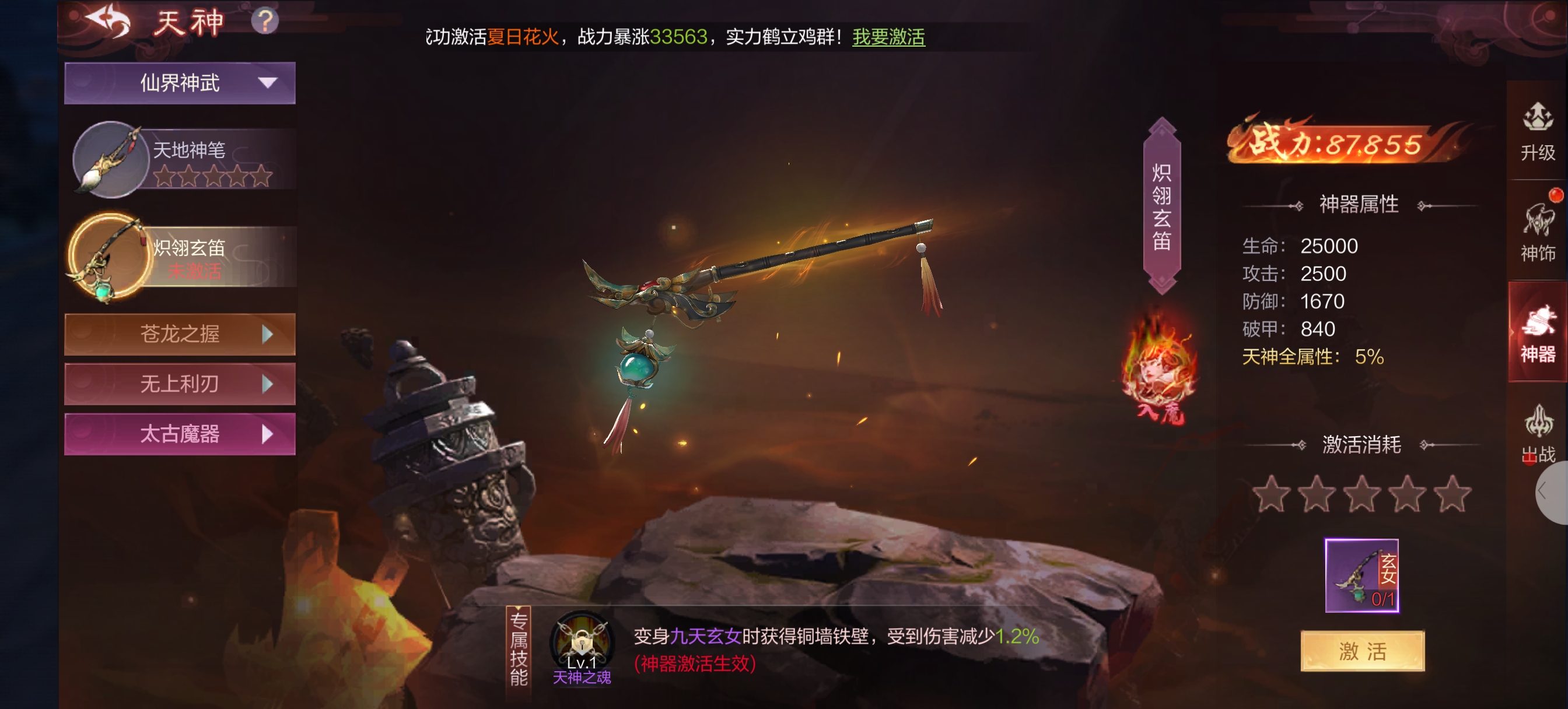
Task: Activate the artifact with 激活 button
Action: pyautogui.click(x=1362, y=651)
